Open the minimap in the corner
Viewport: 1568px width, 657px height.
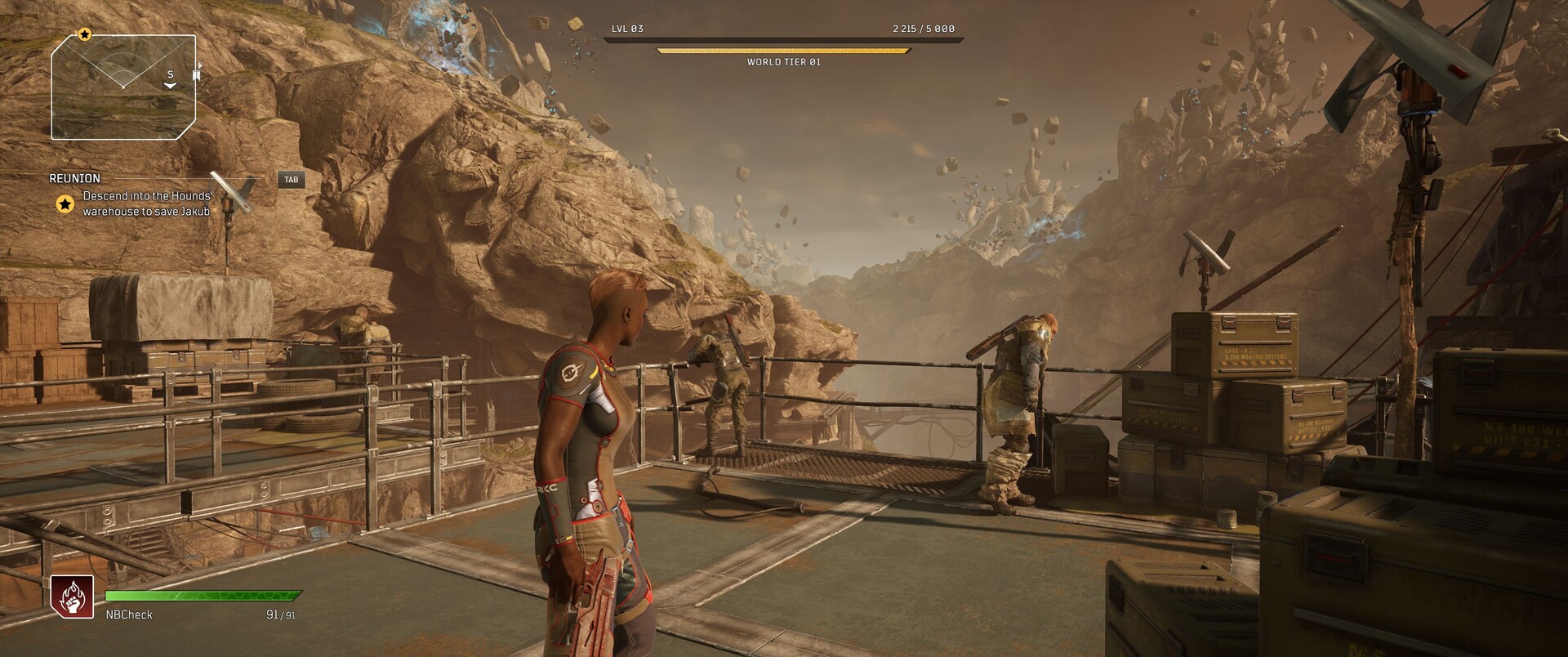coord(124,87)
